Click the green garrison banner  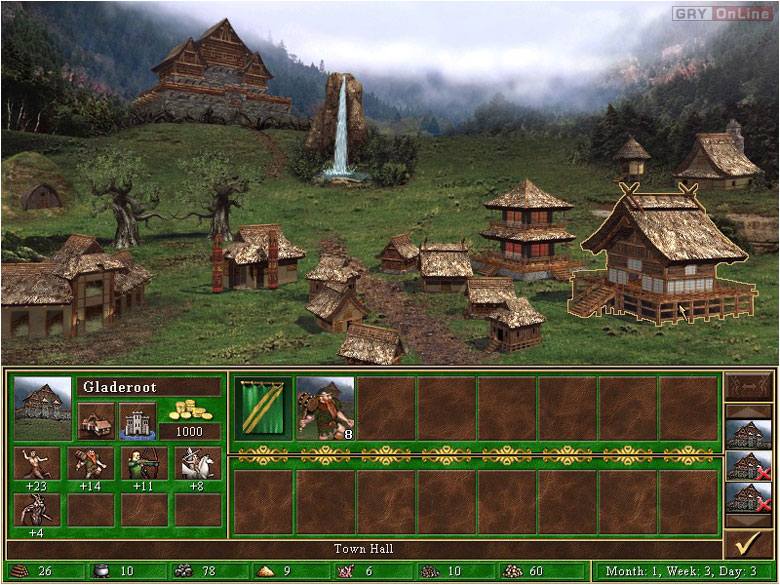point(264,408)
